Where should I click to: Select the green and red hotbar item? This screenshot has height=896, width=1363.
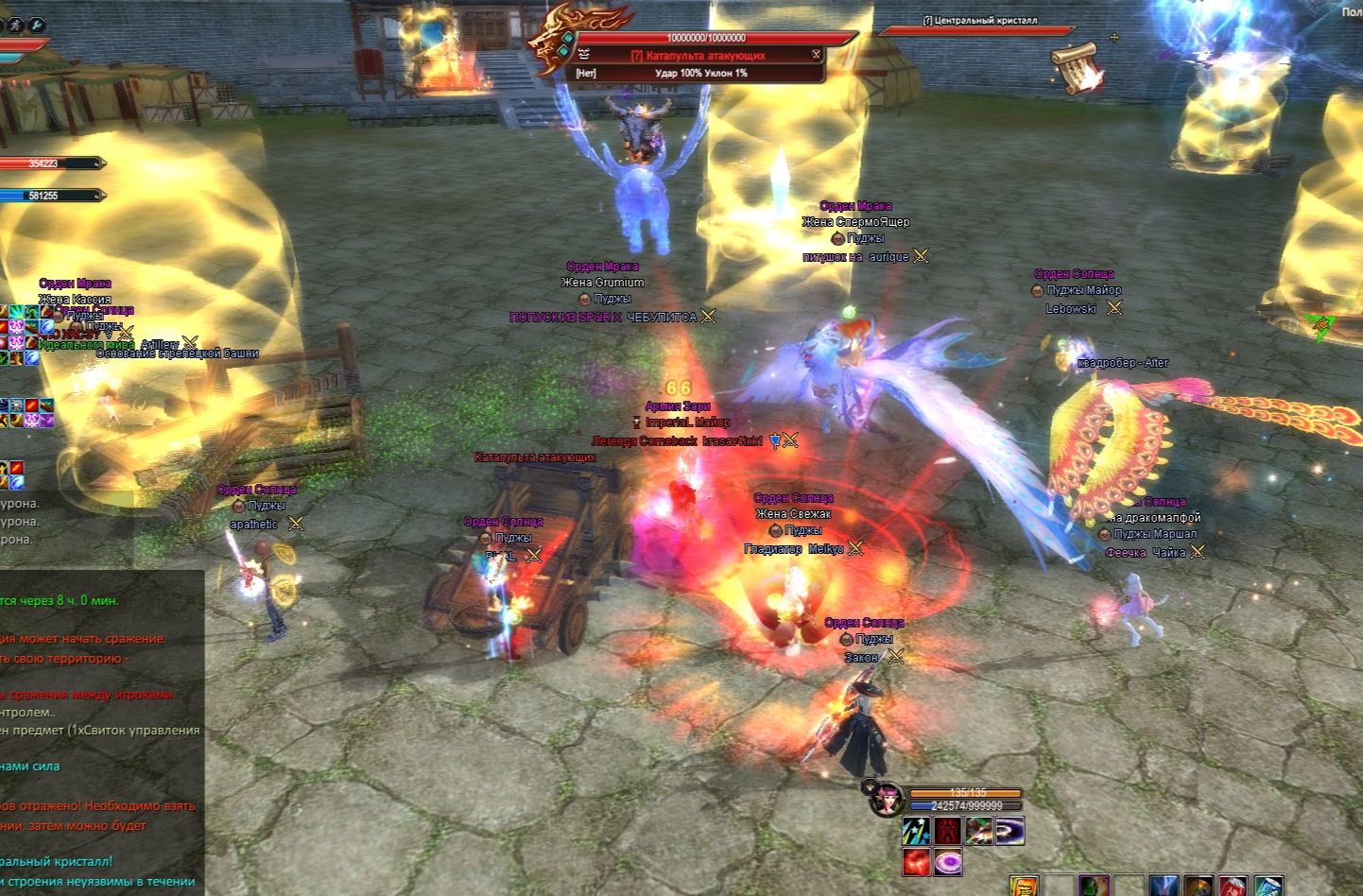1094,887
